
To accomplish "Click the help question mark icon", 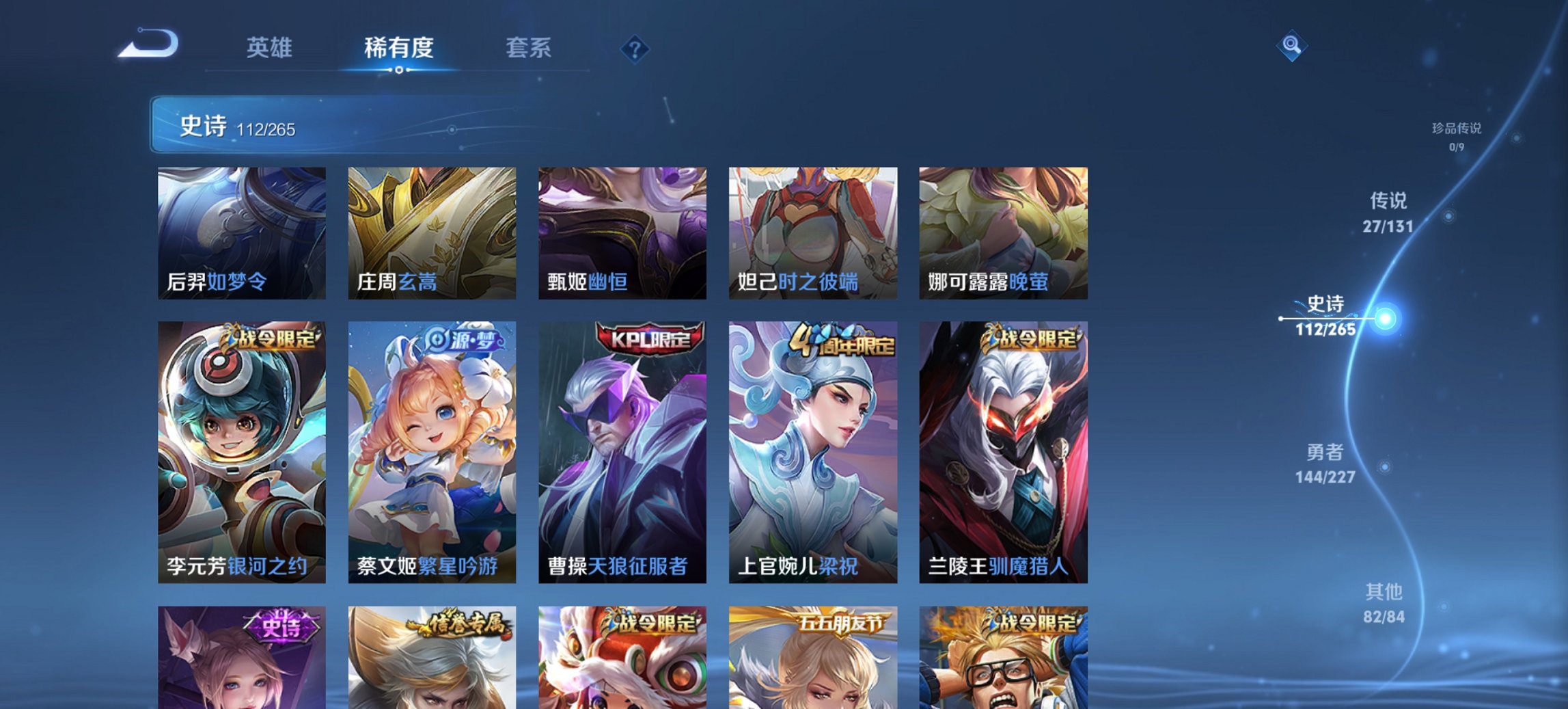I will pos(635,49).
